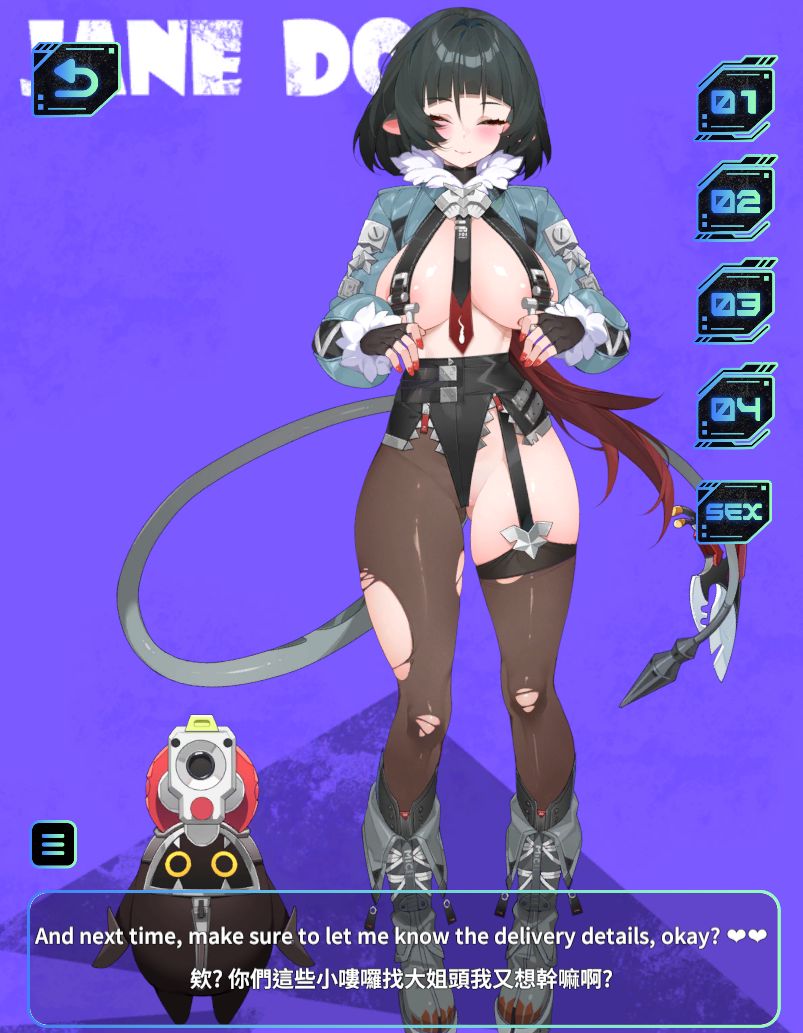Image resolution: width=803 pixels, height=1033 pixels.
Task: Go back with the return arrow button
Action: point(76,79)
